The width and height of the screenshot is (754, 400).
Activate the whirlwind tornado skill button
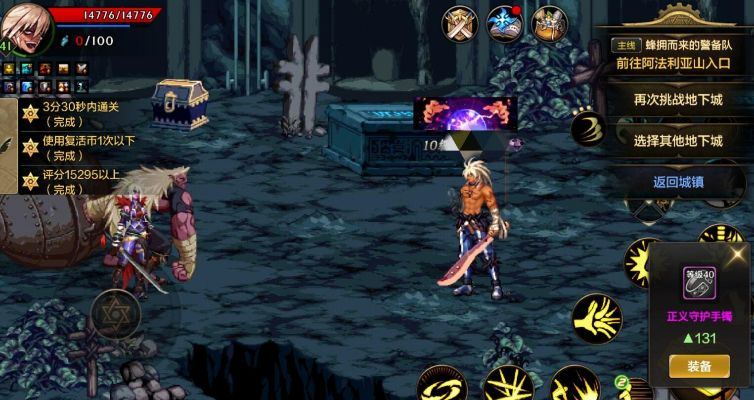point(590,129)
